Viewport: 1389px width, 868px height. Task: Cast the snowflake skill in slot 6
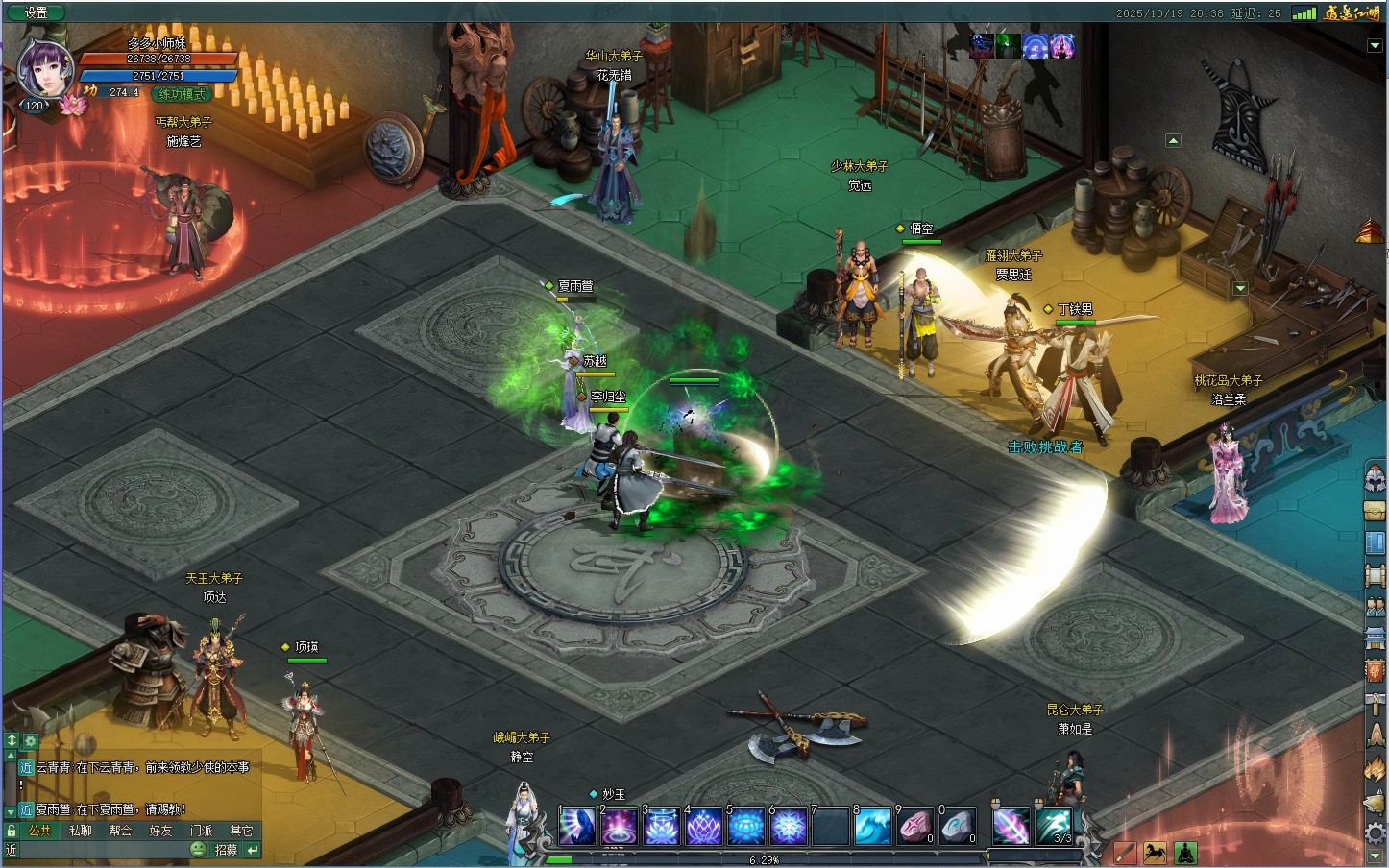coord(789,827)
